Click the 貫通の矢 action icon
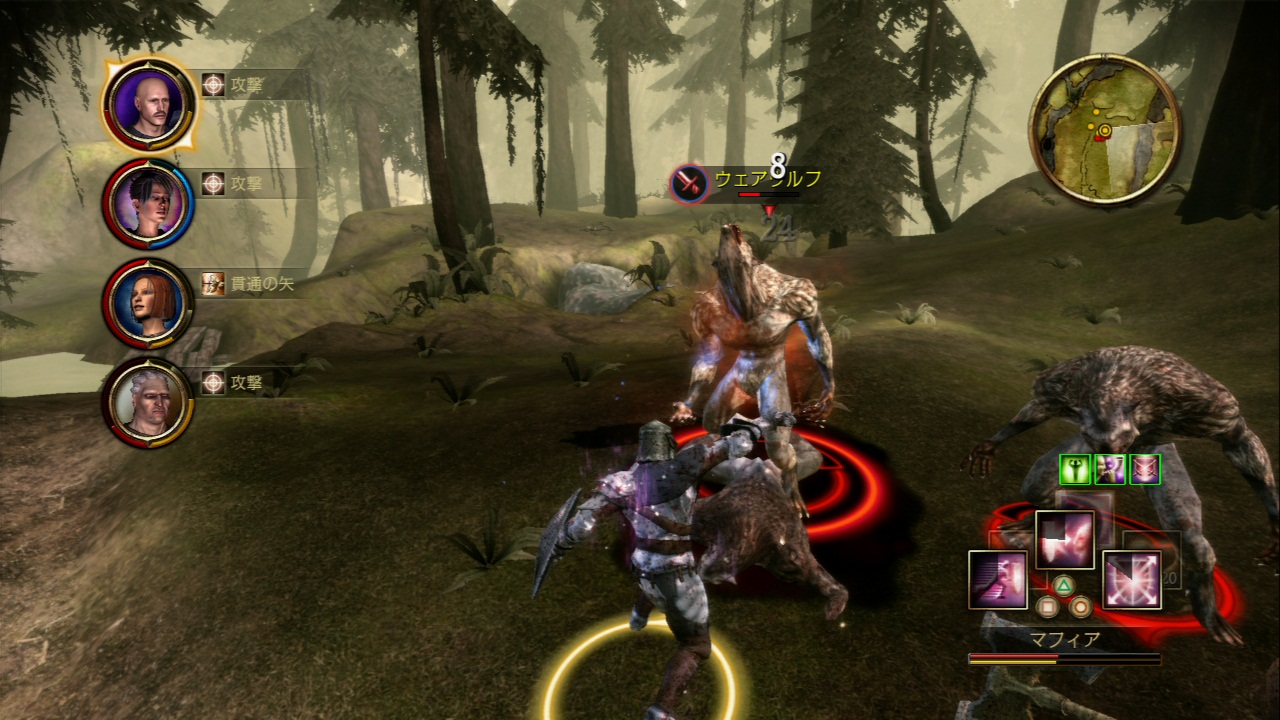The width and height of the screenshot is (1280, 720). pos(213,284)
